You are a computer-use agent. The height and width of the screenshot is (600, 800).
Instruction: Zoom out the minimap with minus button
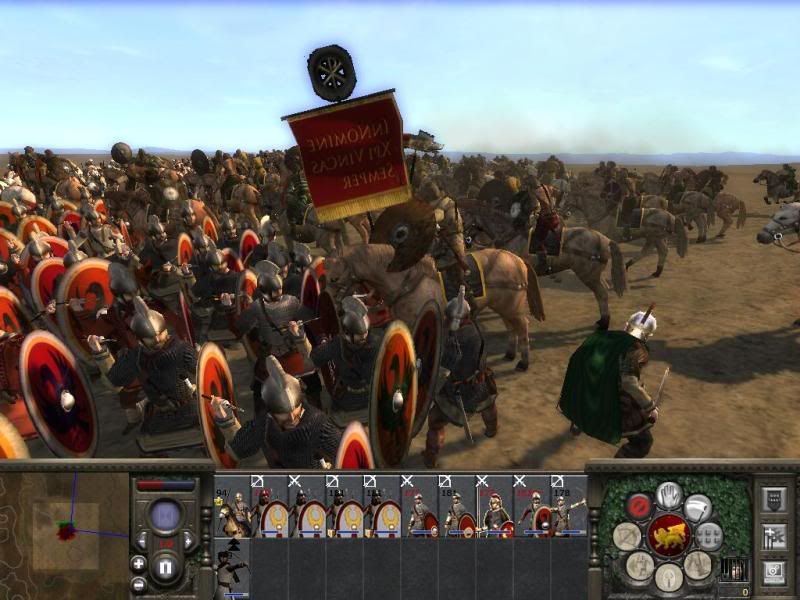[139, 584]
